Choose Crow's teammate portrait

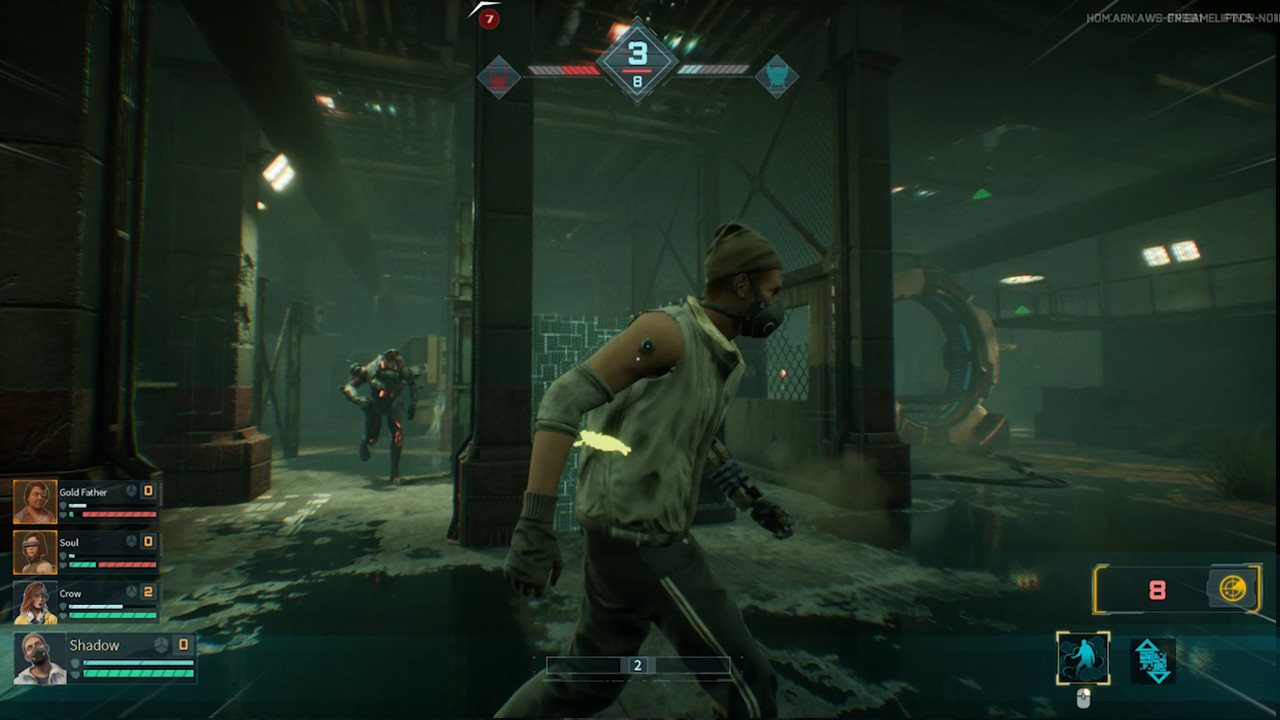point(35,603)
